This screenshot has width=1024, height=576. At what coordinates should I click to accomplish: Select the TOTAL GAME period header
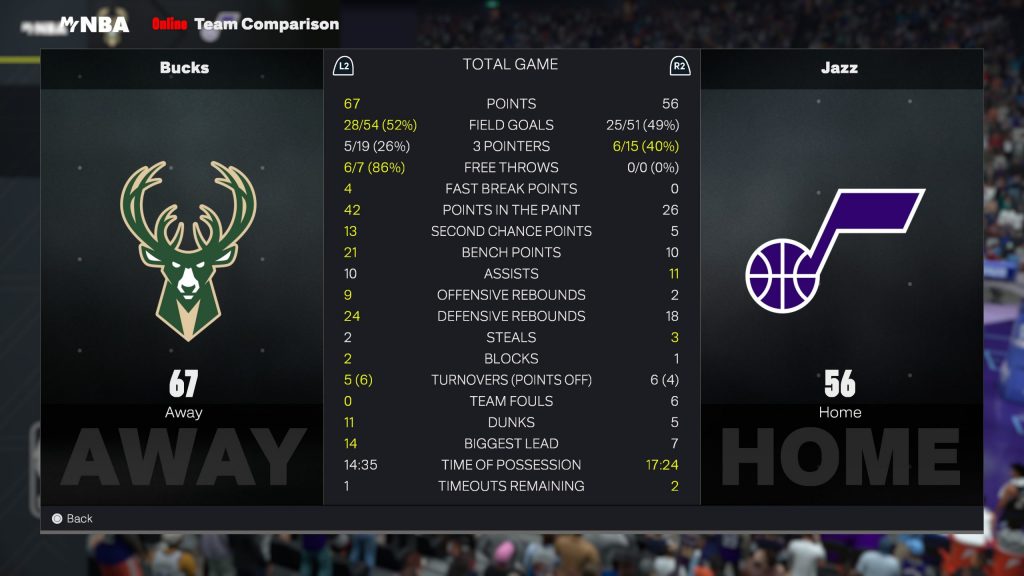(510, 65)
